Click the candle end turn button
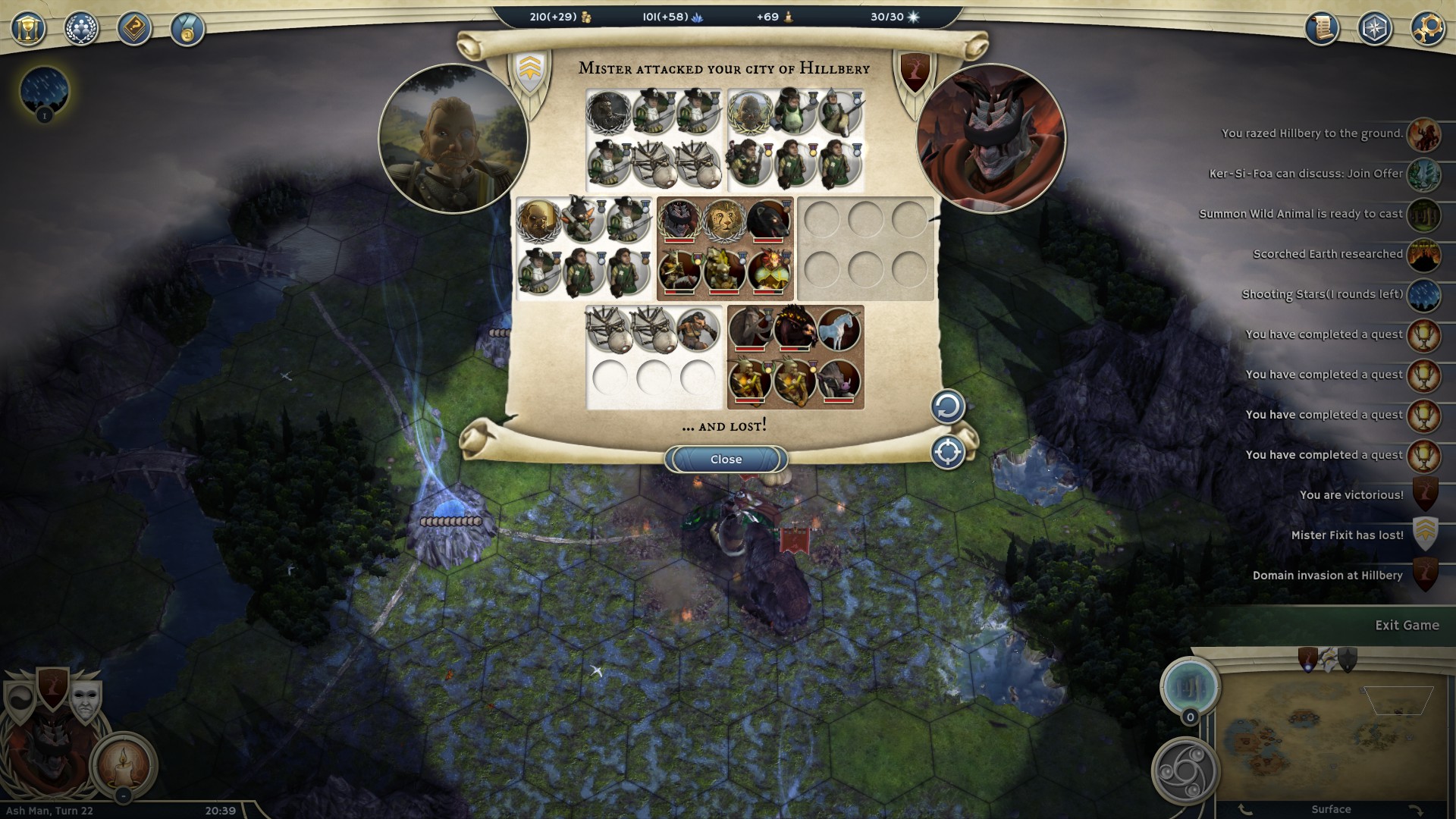The height and width of the screenshot is (819, 1456). click(124, 765)
